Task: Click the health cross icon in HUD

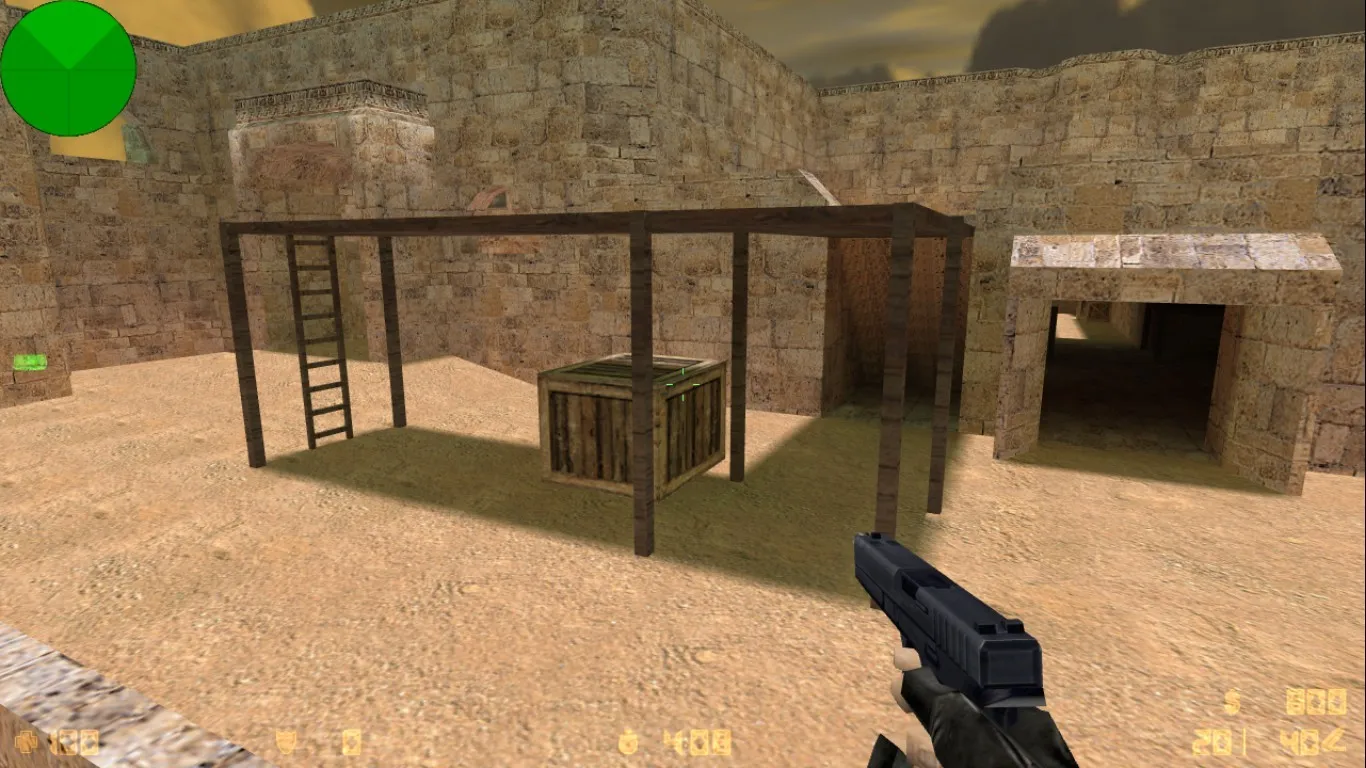Action: [x=25, y=742]
